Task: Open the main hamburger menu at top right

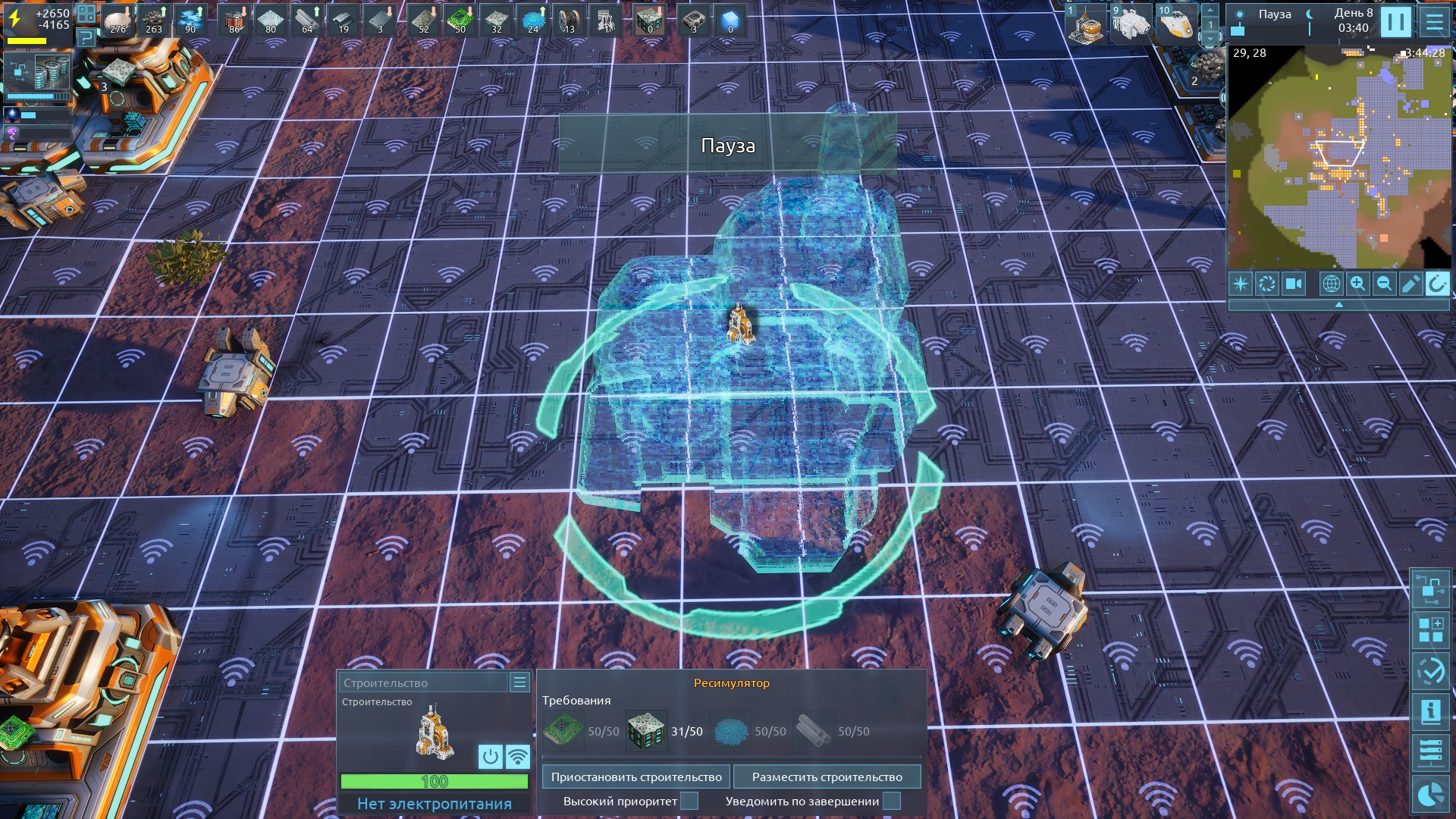Action: pyautogui.click(x=1434, y=22)
